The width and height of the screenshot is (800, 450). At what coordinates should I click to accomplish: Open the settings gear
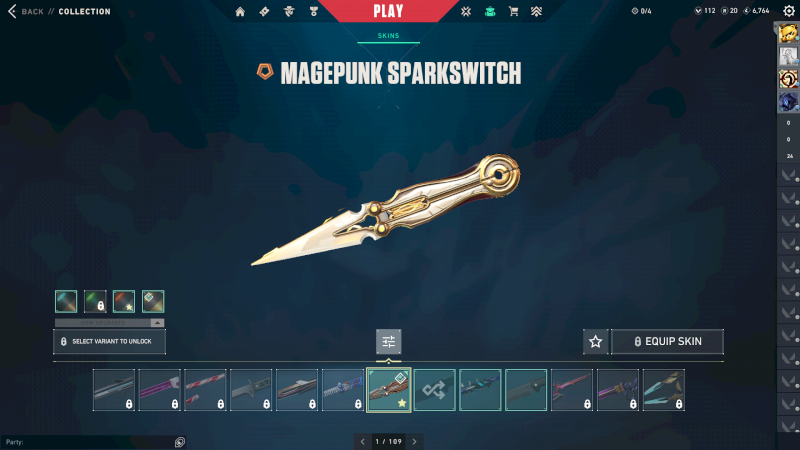pyautogui.click(x=788, y=11)
